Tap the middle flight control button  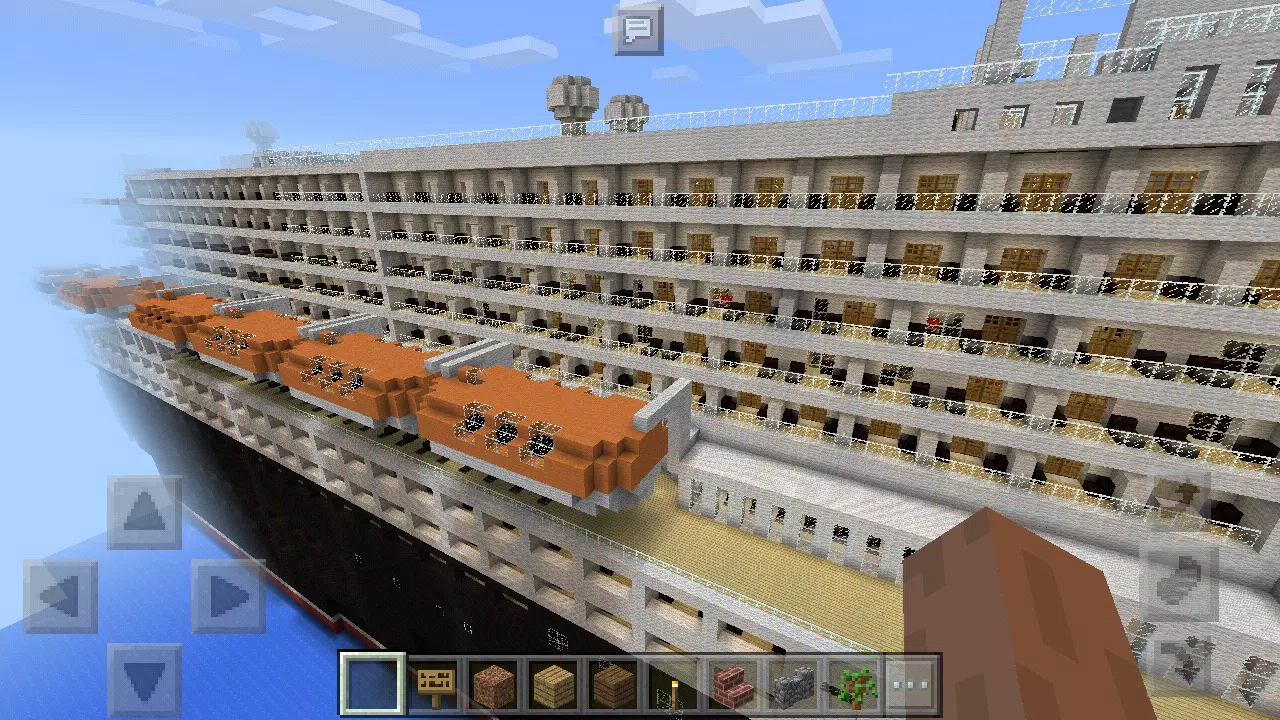coord(1183,582)
